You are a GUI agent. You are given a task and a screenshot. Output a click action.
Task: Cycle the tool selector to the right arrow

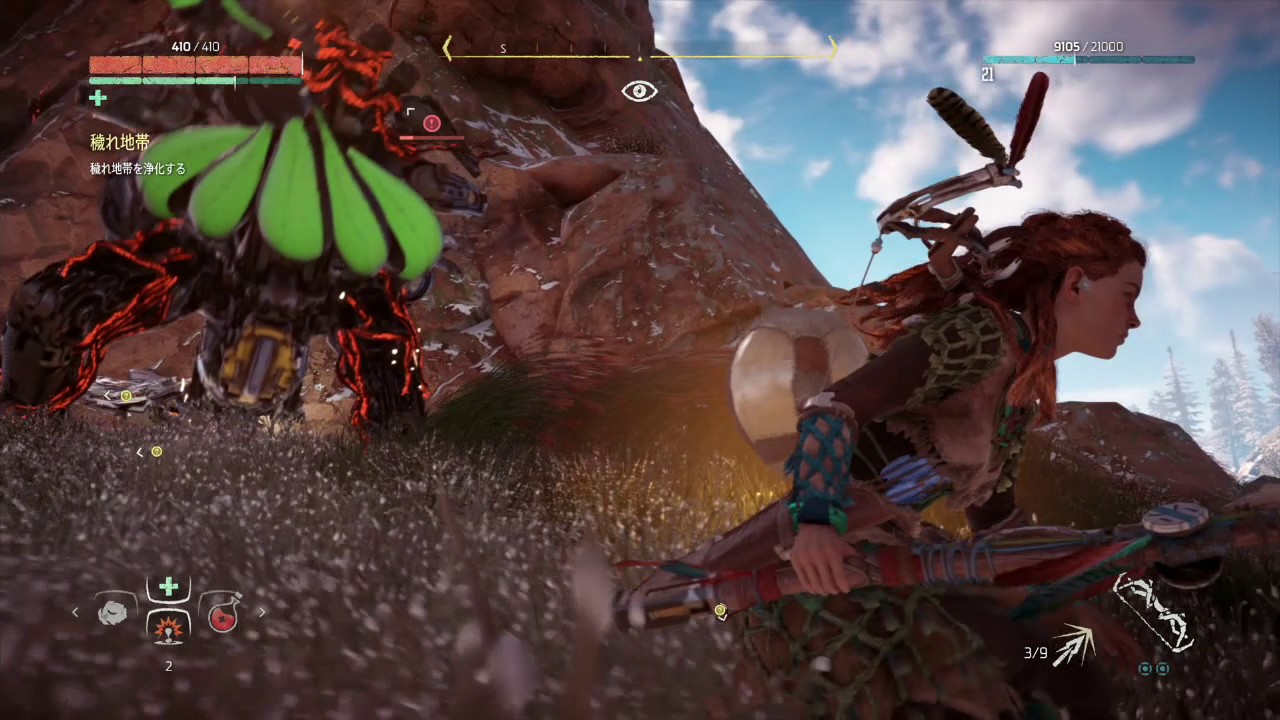point(262,612)
